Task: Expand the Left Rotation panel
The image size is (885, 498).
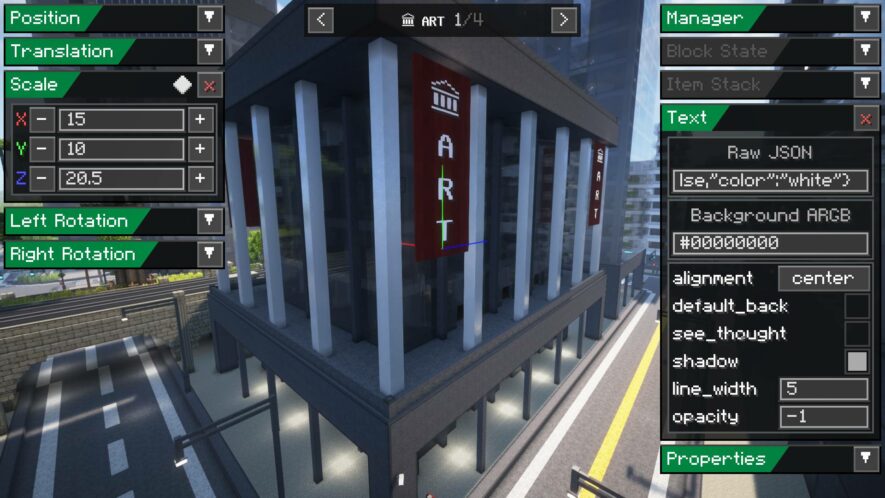Action: pos(209,221)
